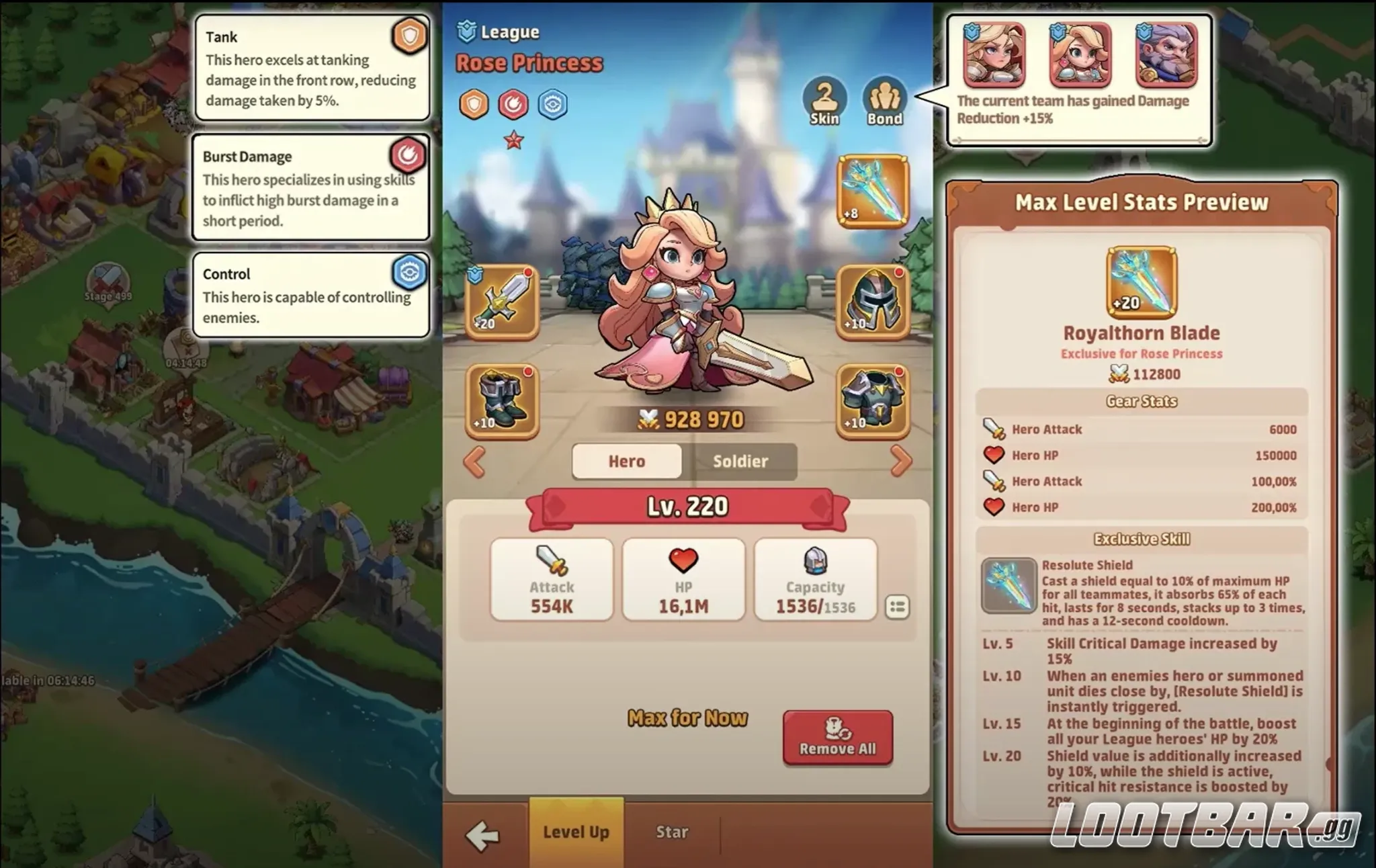Click the back arrow at bottom left
Screen dimensions: 1376x868
pos(483,832)
